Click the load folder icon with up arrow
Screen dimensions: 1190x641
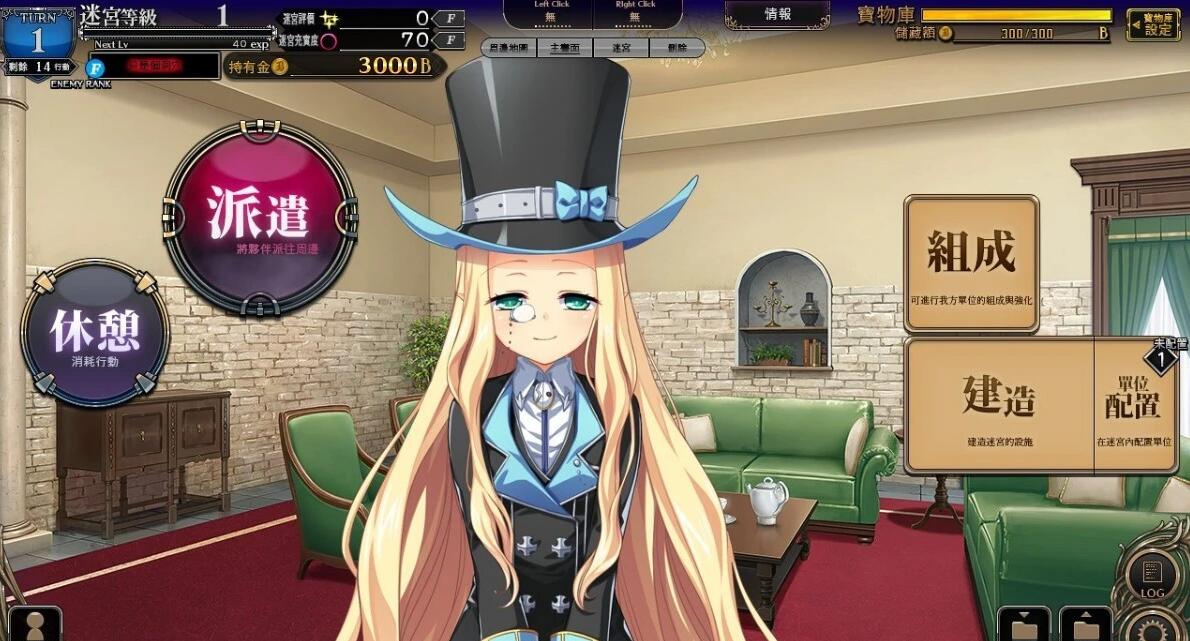(1085, 625)
